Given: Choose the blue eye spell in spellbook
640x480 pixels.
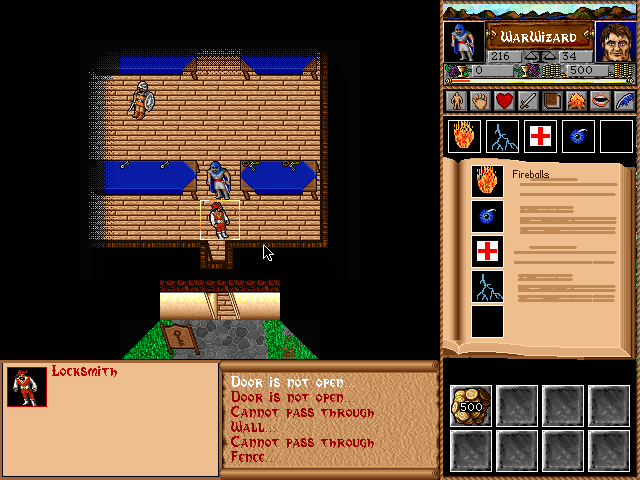Looking at the screenshot, I should (487, 216).
